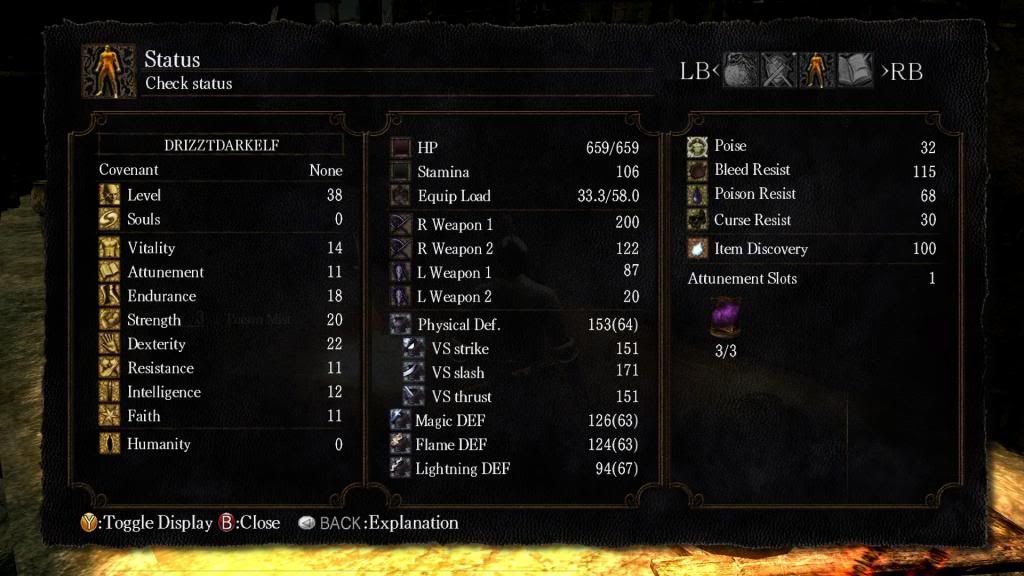The height and width of the screenshot is (576, 1024).
Task: Switch to the open book tab
Action: [x=855, y=71]
